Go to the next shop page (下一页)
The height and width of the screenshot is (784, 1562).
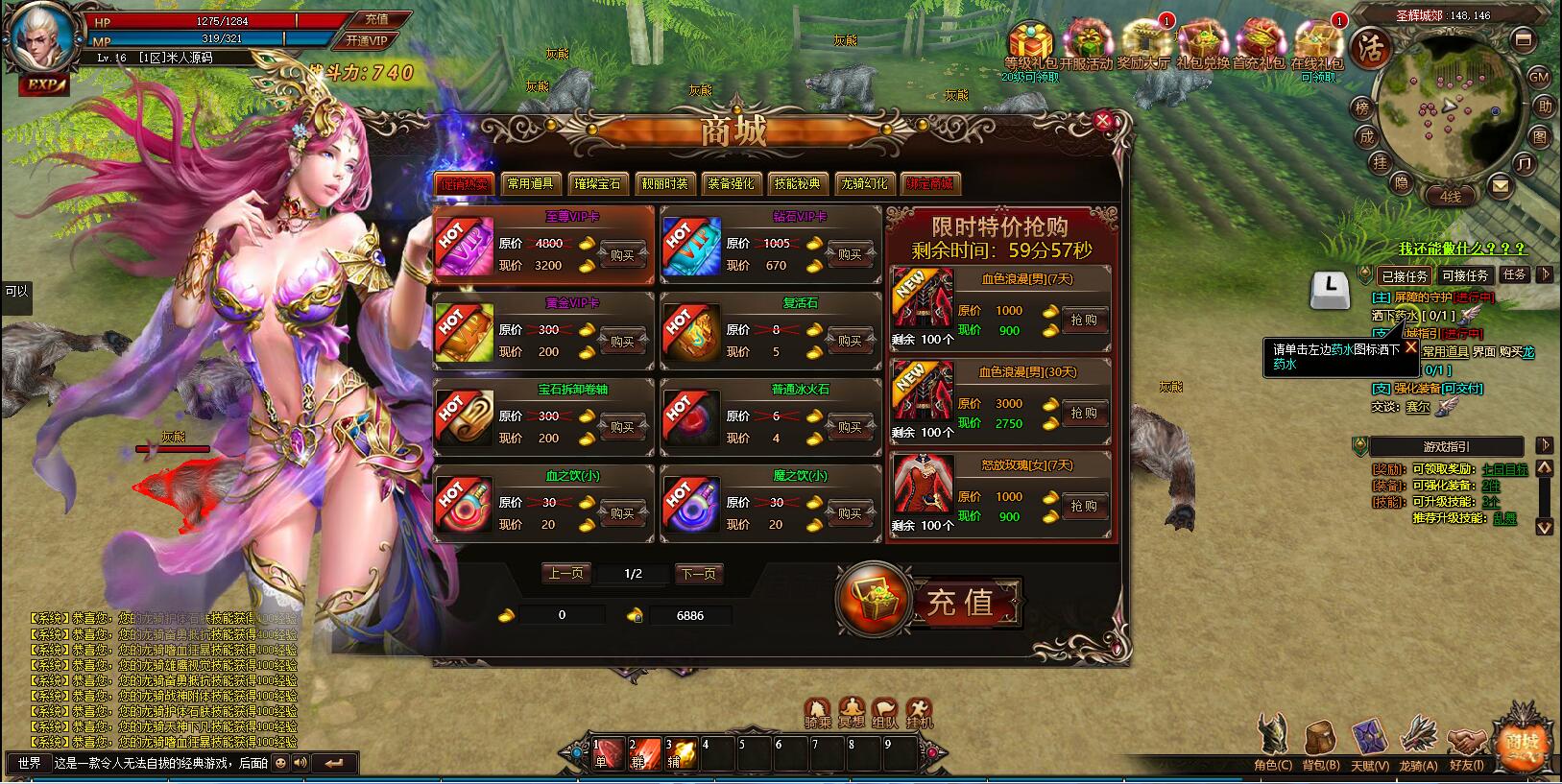[x=698, y=574]
